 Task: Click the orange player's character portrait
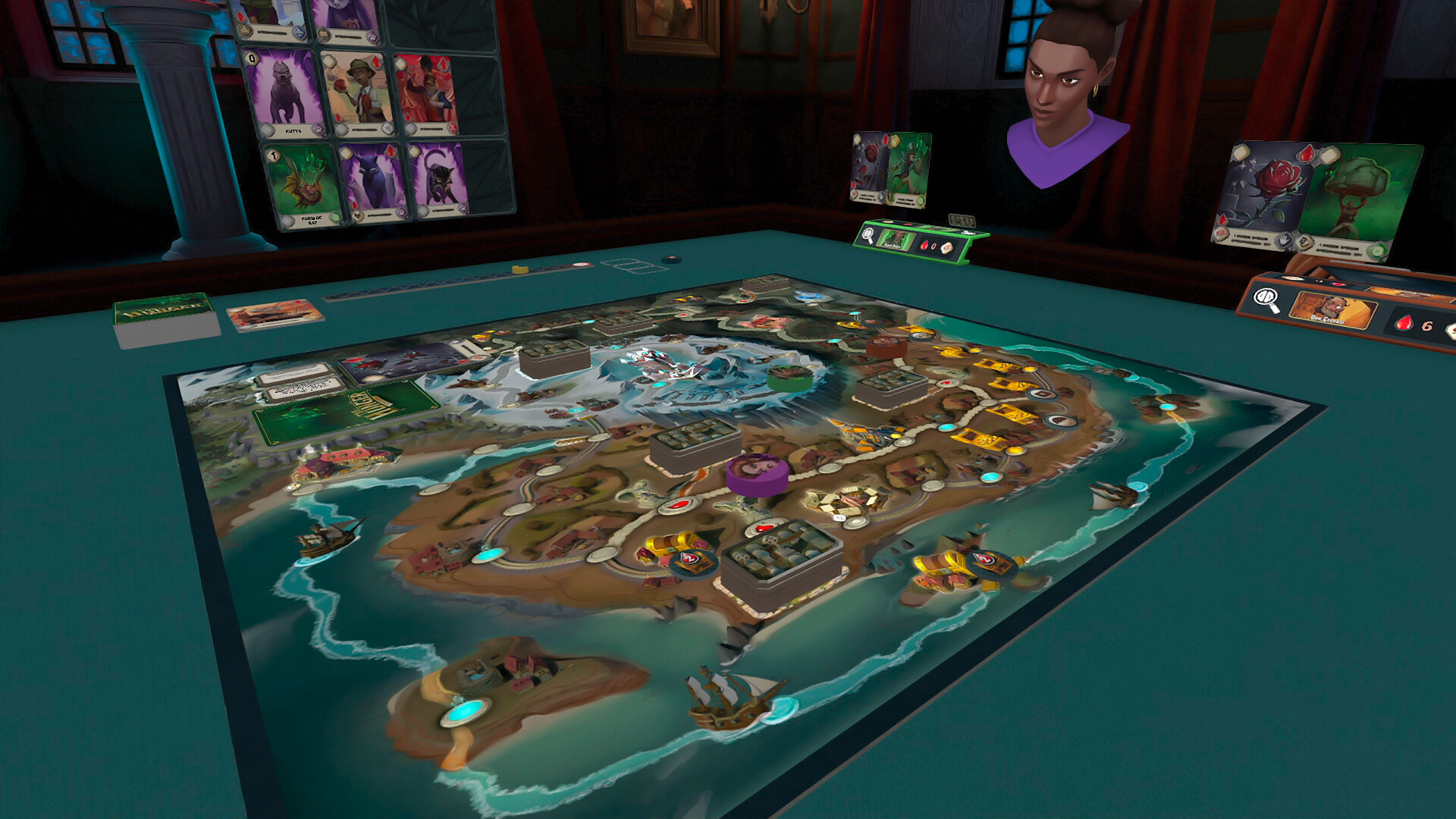click(x=1333, y=310)
